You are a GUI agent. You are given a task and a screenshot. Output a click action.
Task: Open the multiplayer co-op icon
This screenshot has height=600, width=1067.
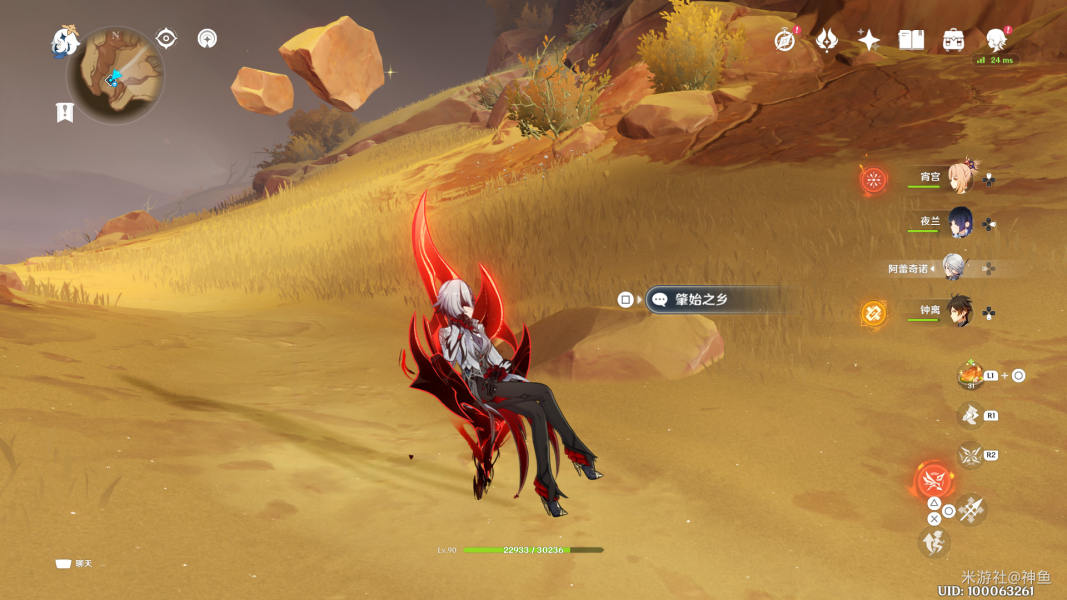coord(207,39)
